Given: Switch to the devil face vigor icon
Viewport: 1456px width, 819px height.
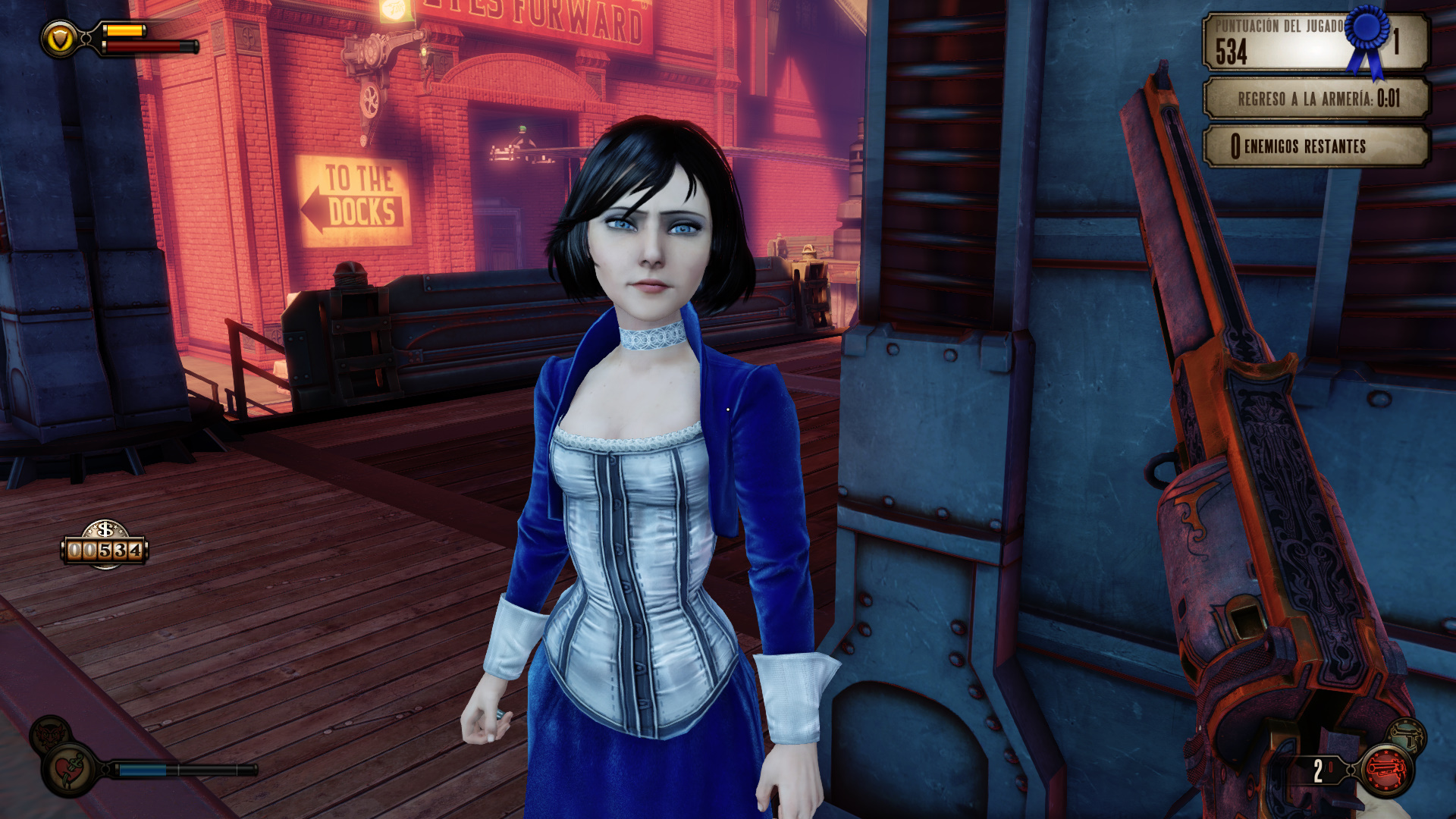Looking at the screenshot, I should click(x=50, y=734).
